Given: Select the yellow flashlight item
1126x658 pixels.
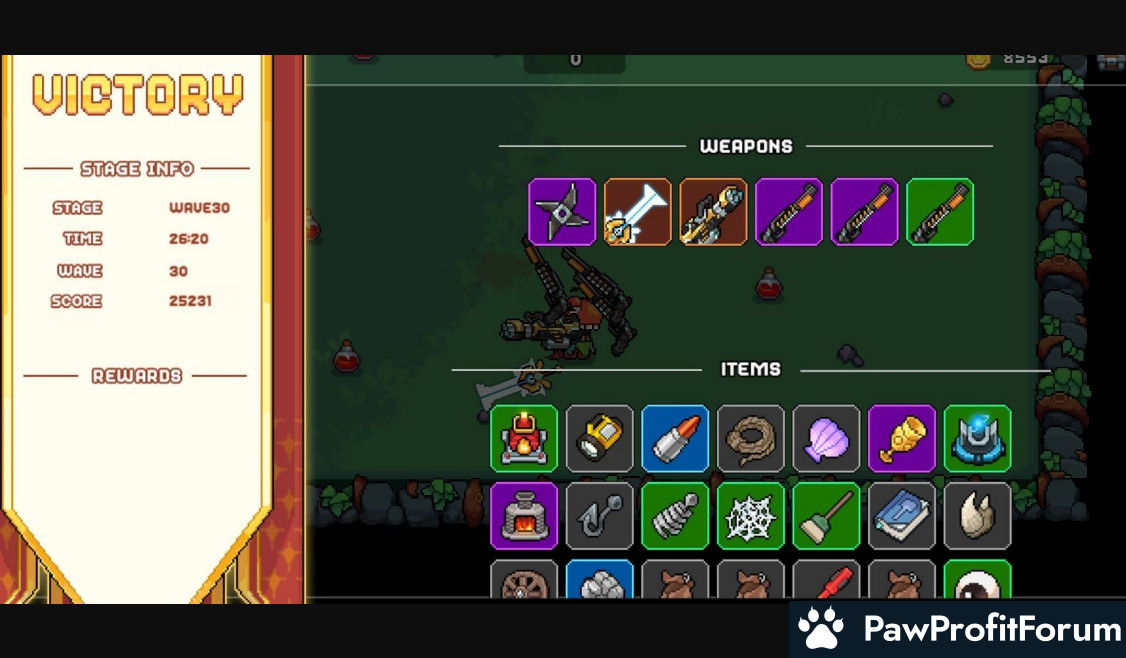Looking at the screenshot, I should [x=600, y=438].
